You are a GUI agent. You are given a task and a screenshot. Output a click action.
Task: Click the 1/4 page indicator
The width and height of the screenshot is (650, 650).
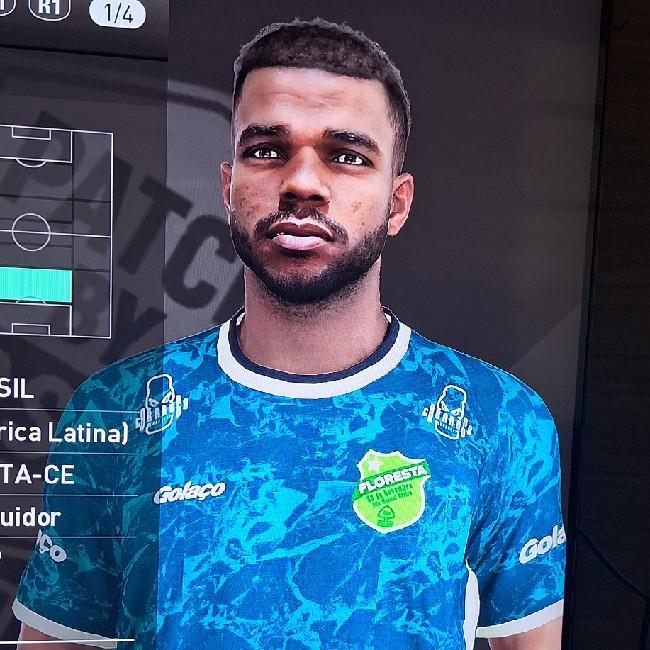pyautogui.click(x=117, y=14)
